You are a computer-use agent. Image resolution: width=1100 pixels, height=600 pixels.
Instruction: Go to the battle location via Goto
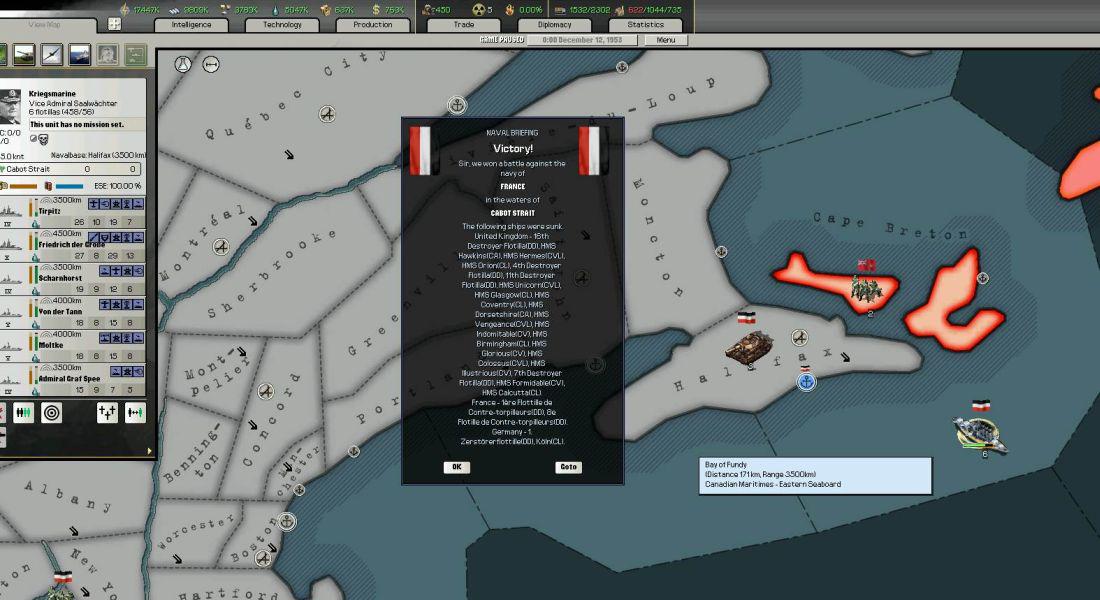[568, 467]
